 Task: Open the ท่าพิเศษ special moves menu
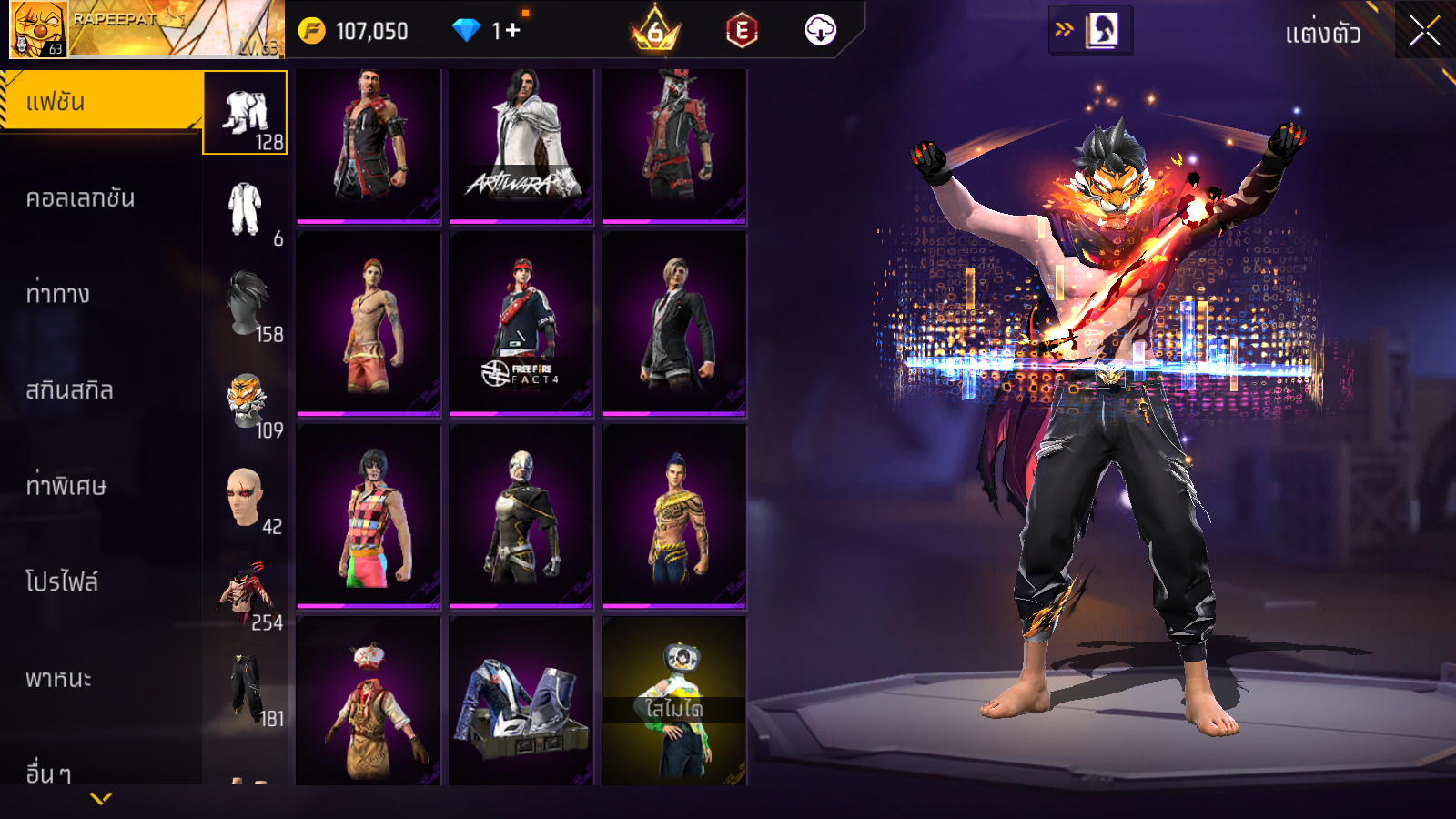click(66, 486)
